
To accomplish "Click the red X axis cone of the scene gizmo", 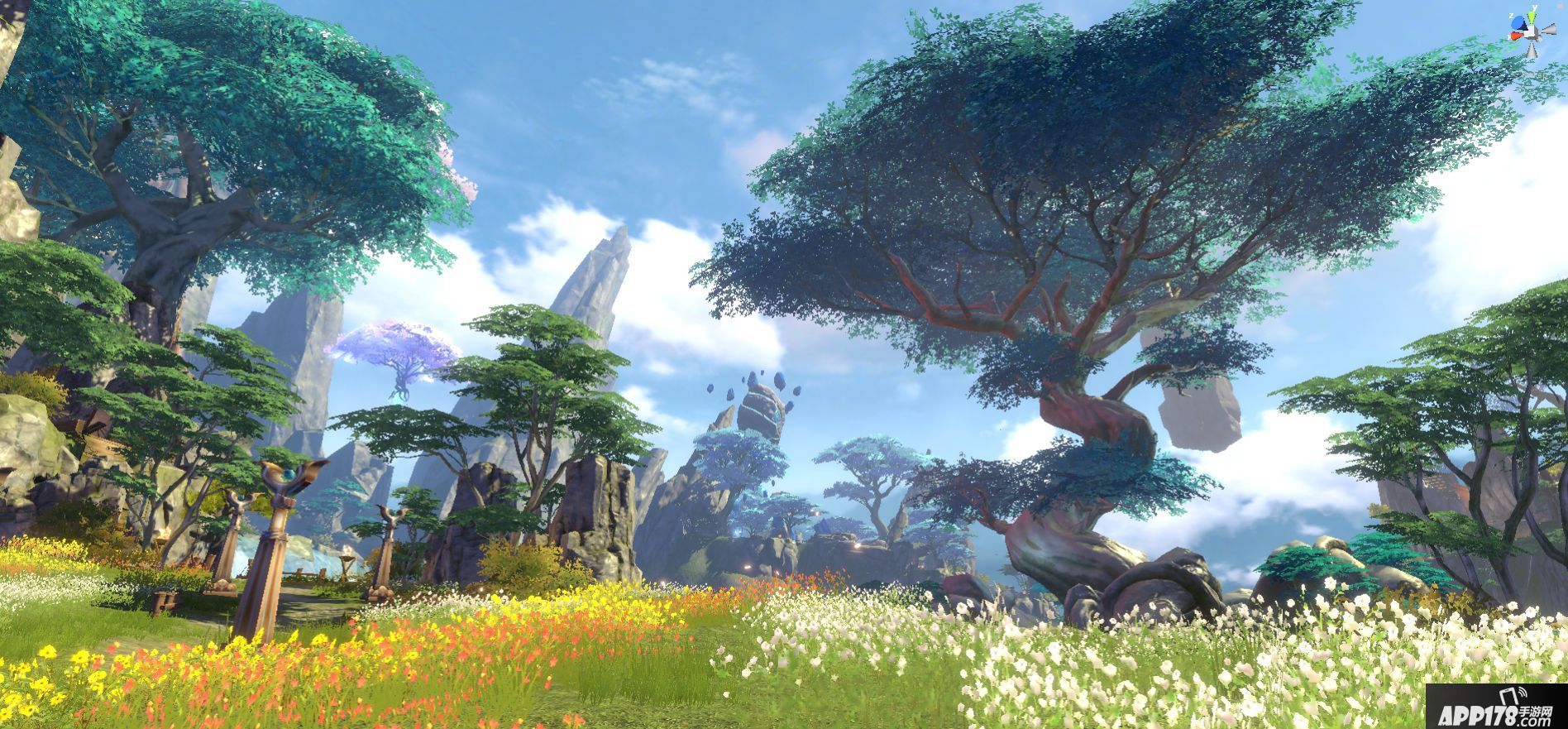I will (x=1518, y=35).
